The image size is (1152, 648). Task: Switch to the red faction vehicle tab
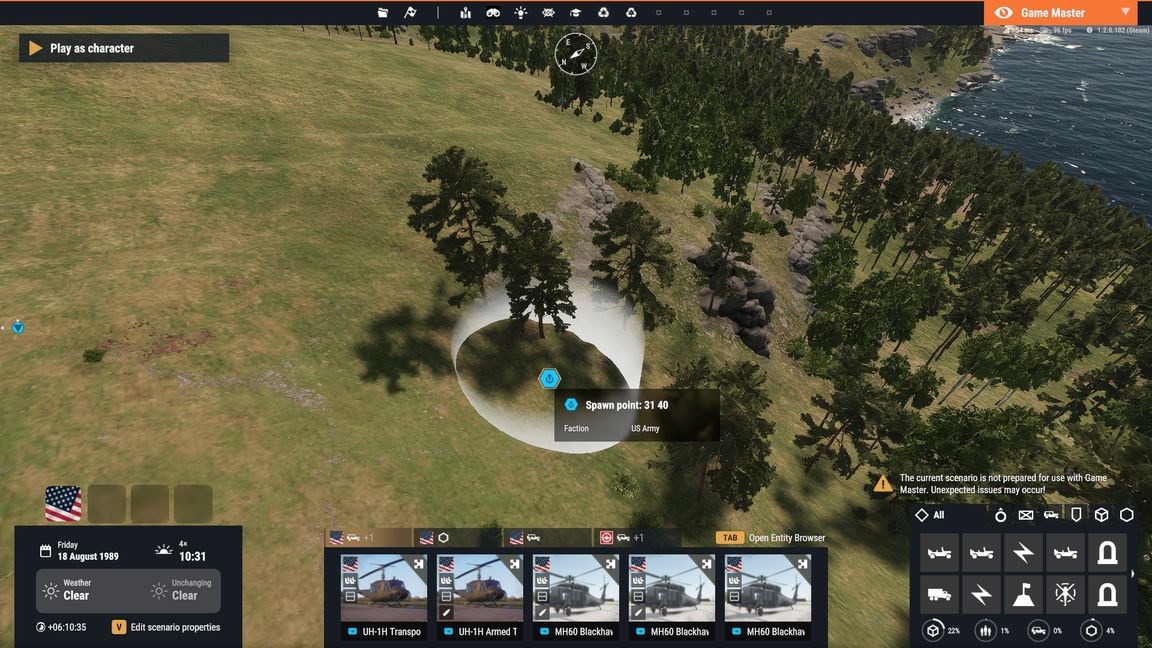[636, 538]
